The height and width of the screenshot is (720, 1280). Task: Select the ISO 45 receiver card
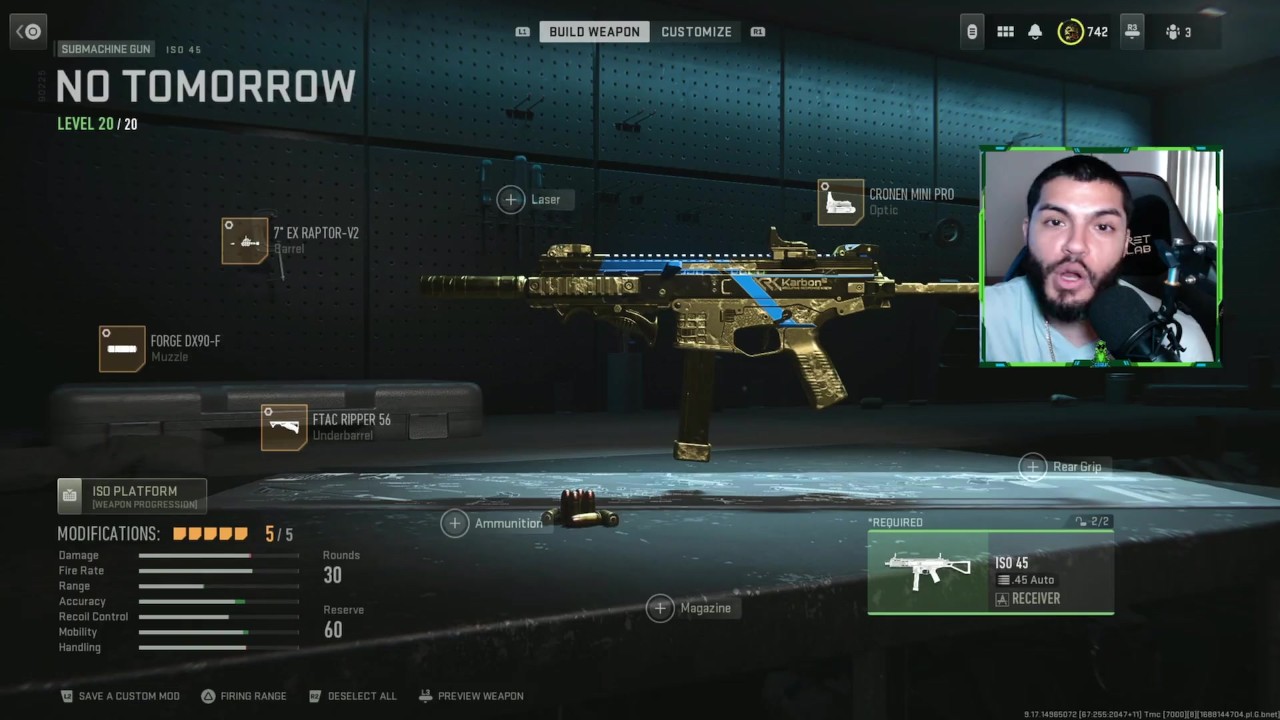(x=990, y=572)
